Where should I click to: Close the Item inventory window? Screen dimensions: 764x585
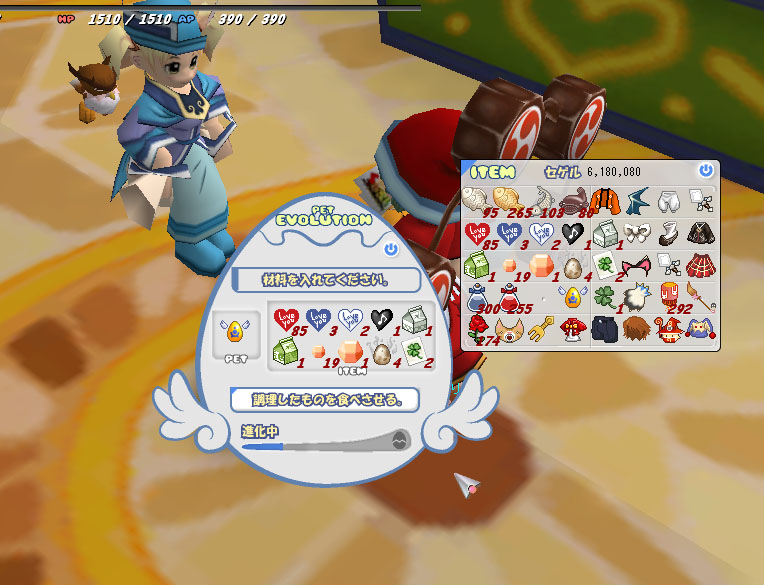coord(706,171)
